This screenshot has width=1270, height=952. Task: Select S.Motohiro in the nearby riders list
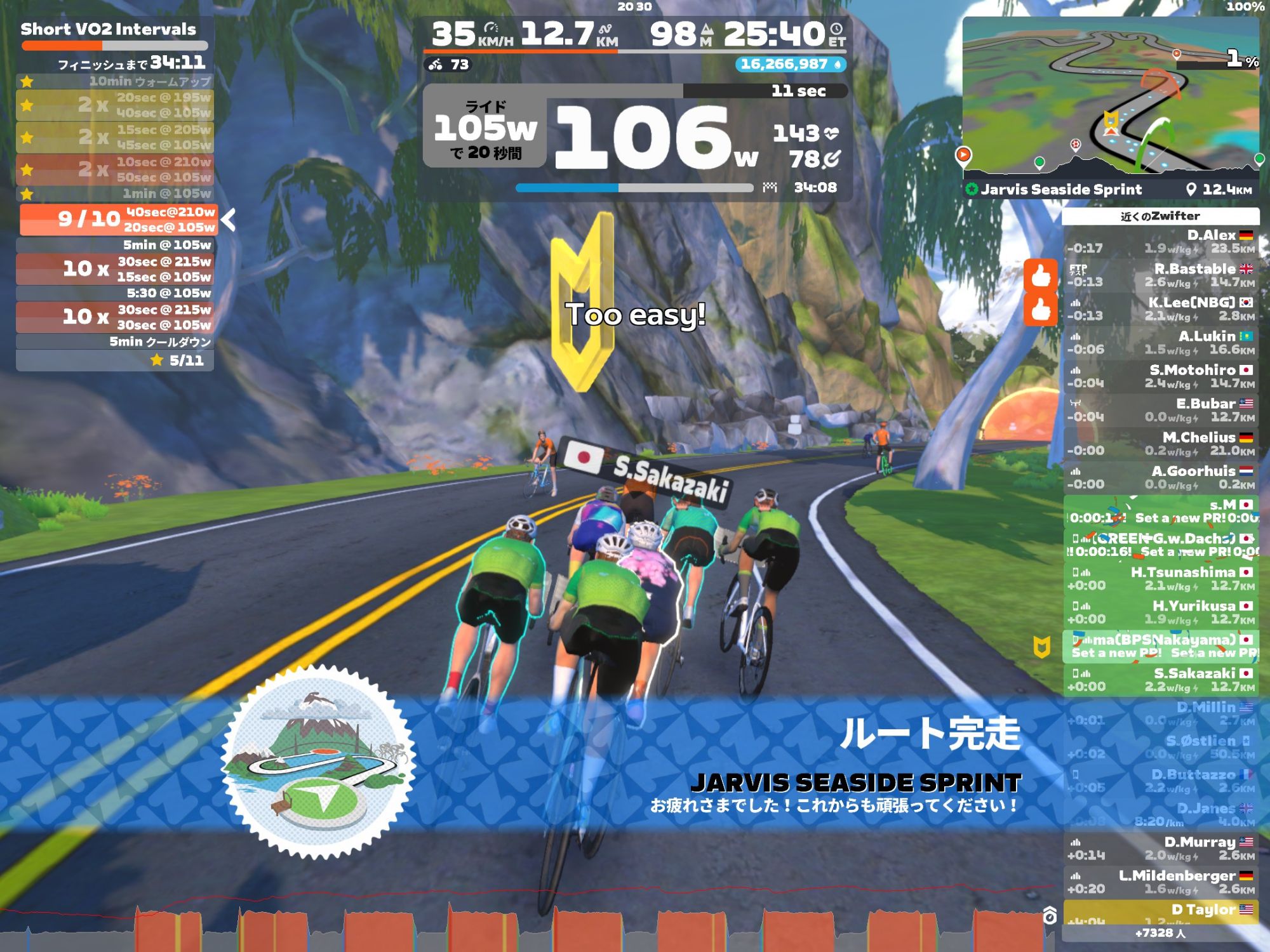click(x=1161, y=376)
